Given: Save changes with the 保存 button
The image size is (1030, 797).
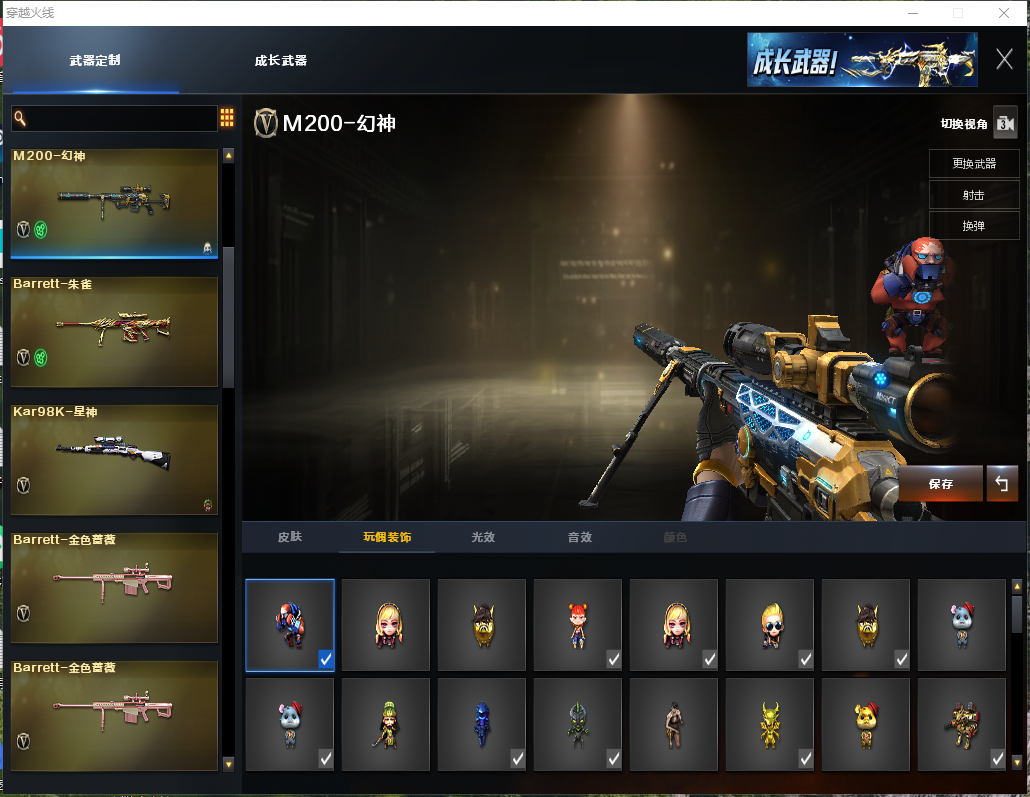Looking at the screenshot, I should click(x=940, y=483).
